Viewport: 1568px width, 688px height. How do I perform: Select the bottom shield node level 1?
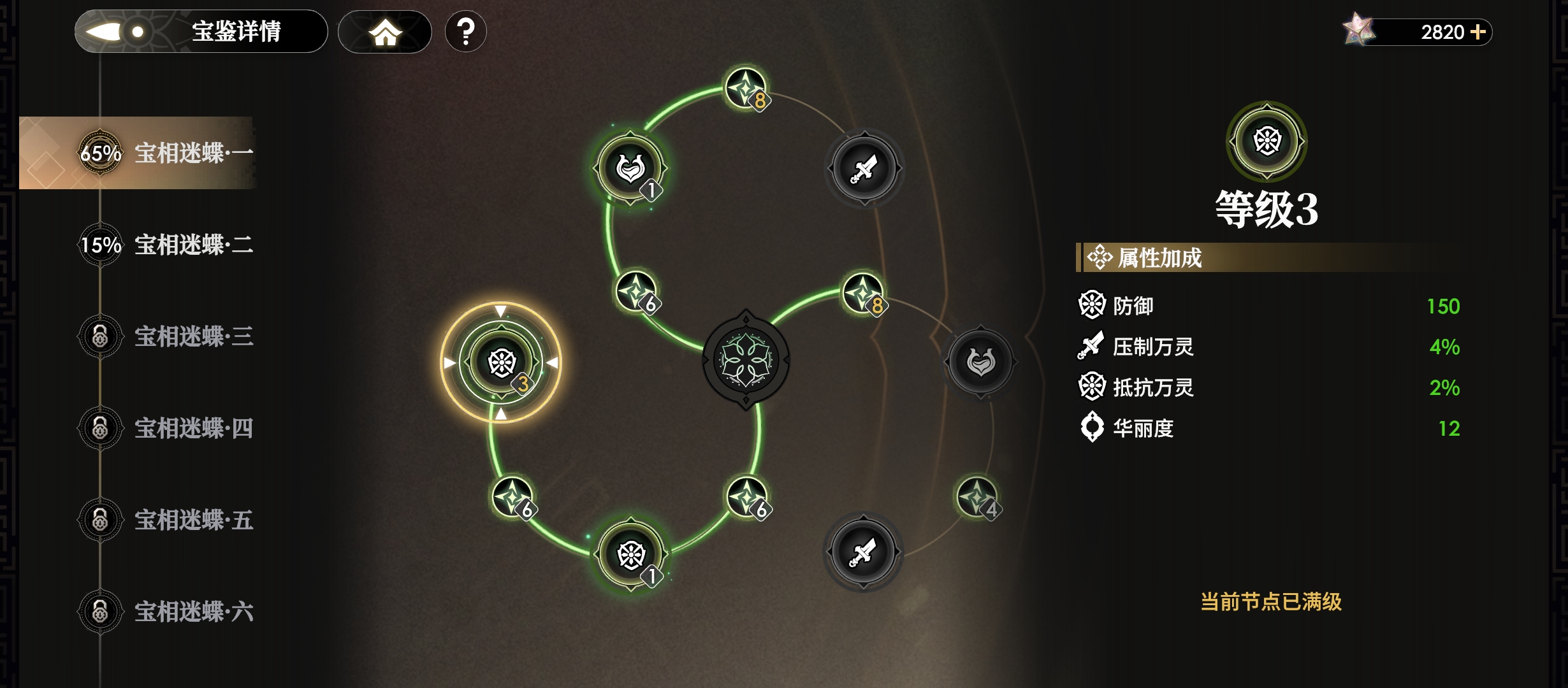tap(631, 554)
